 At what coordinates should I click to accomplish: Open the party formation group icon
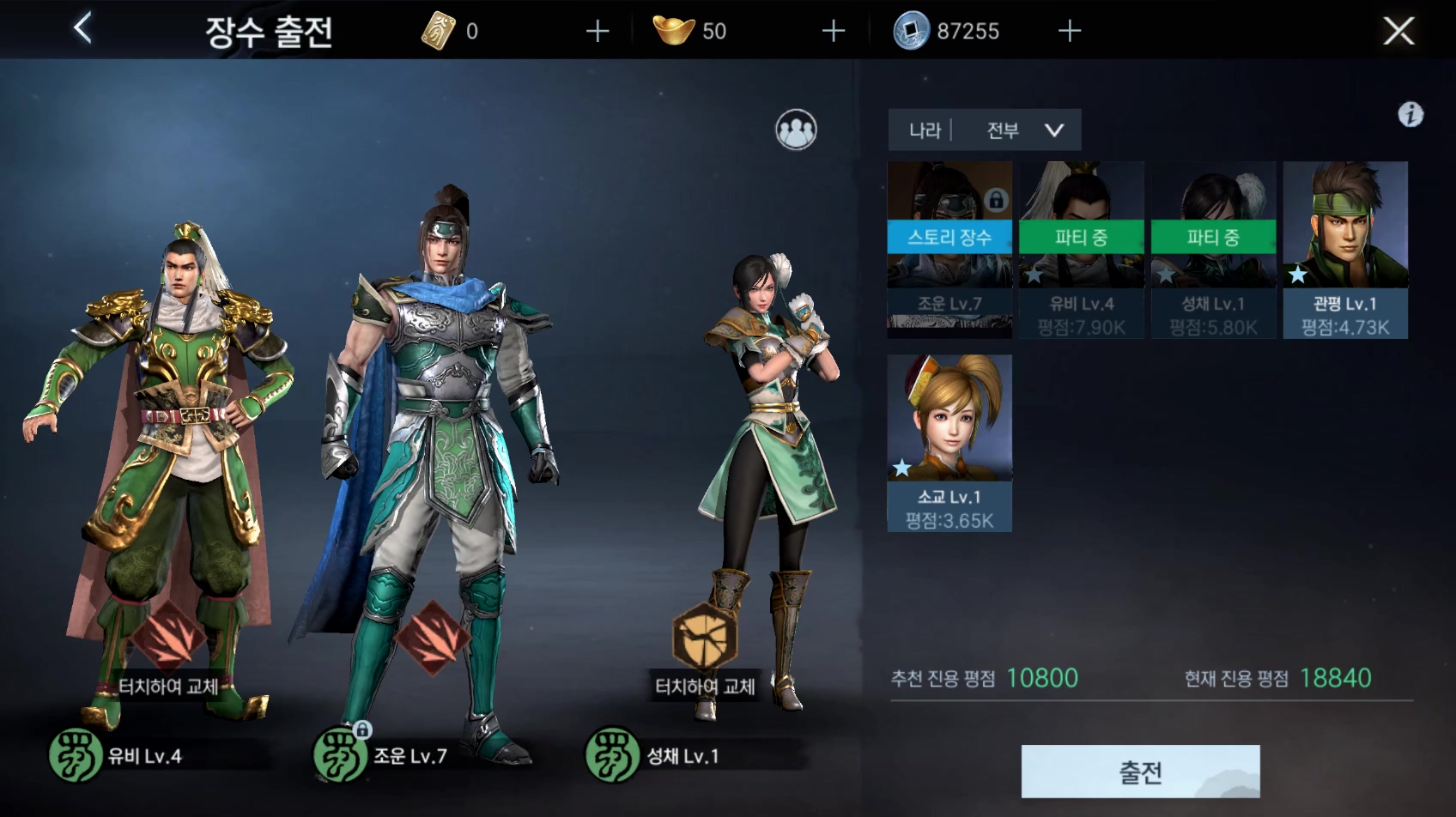tap(796, 130)
